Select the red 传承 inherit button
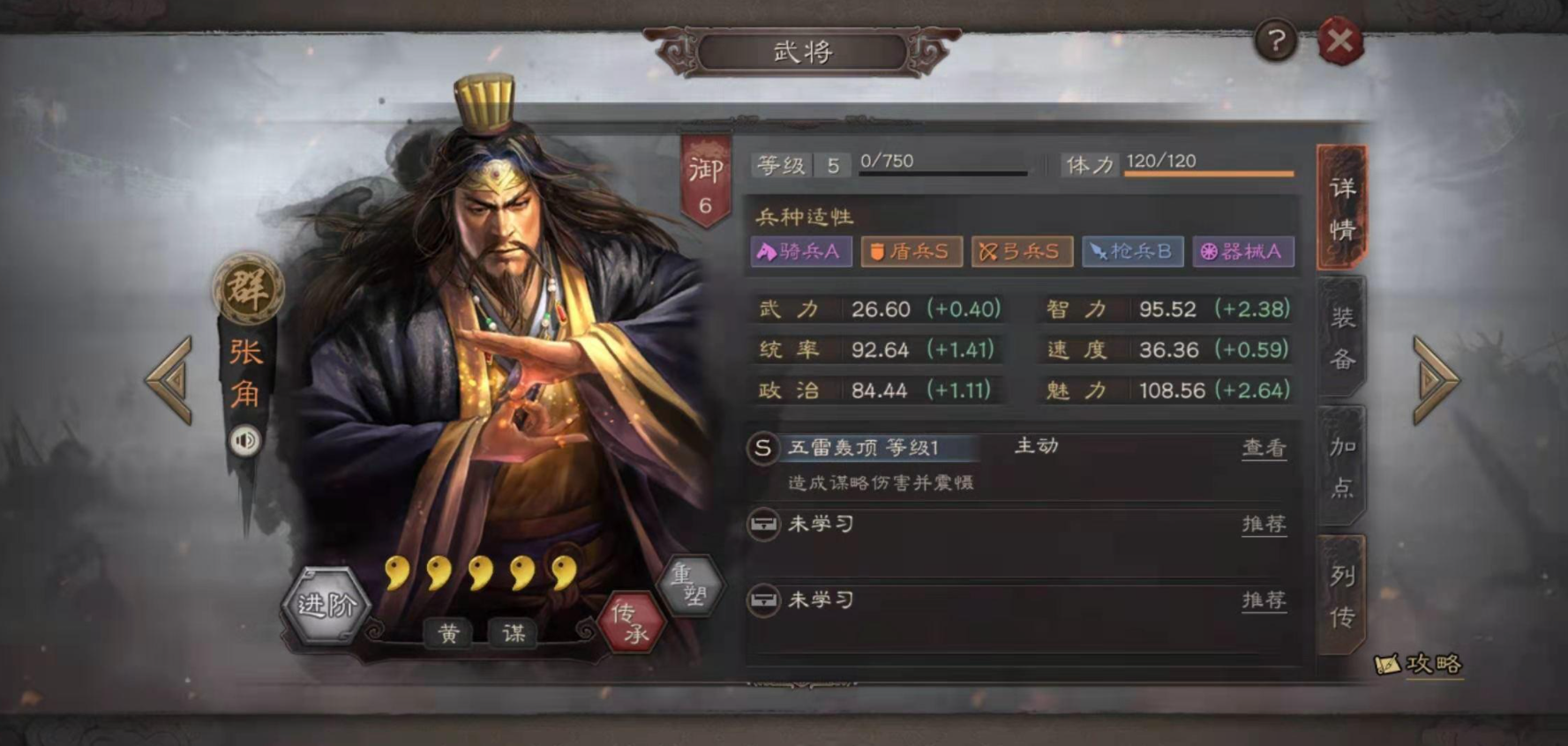Screen dimensions: 1568x746 tap(631, 623)
